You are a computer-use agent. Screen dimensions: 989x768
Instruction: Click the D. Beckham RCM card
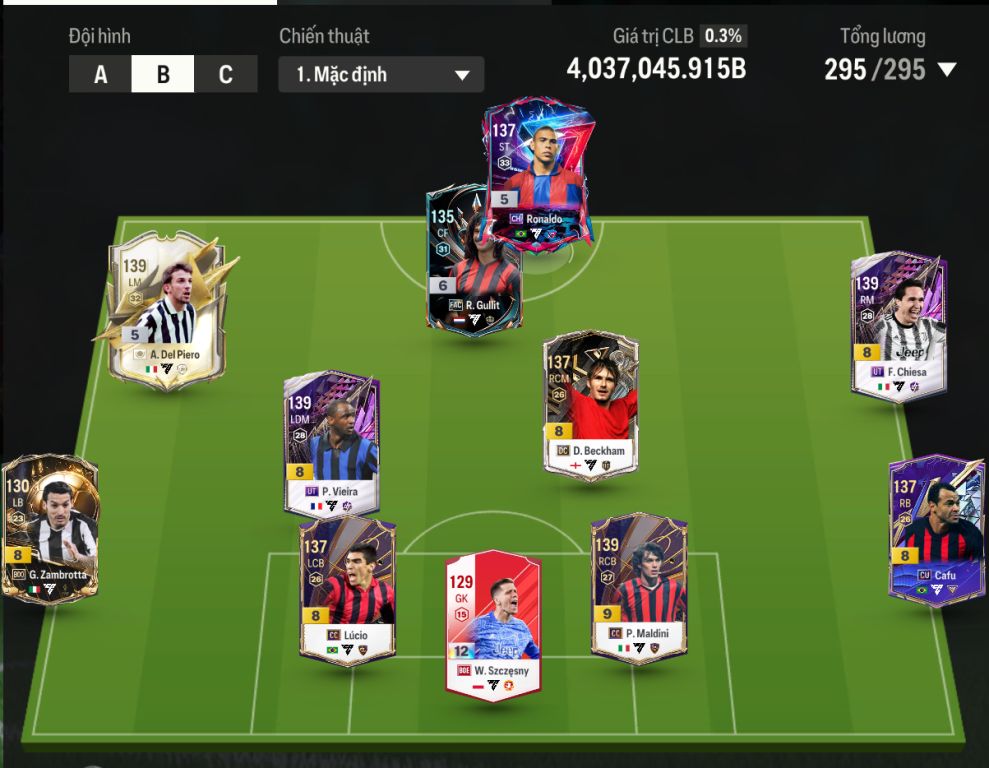[590, 405]
